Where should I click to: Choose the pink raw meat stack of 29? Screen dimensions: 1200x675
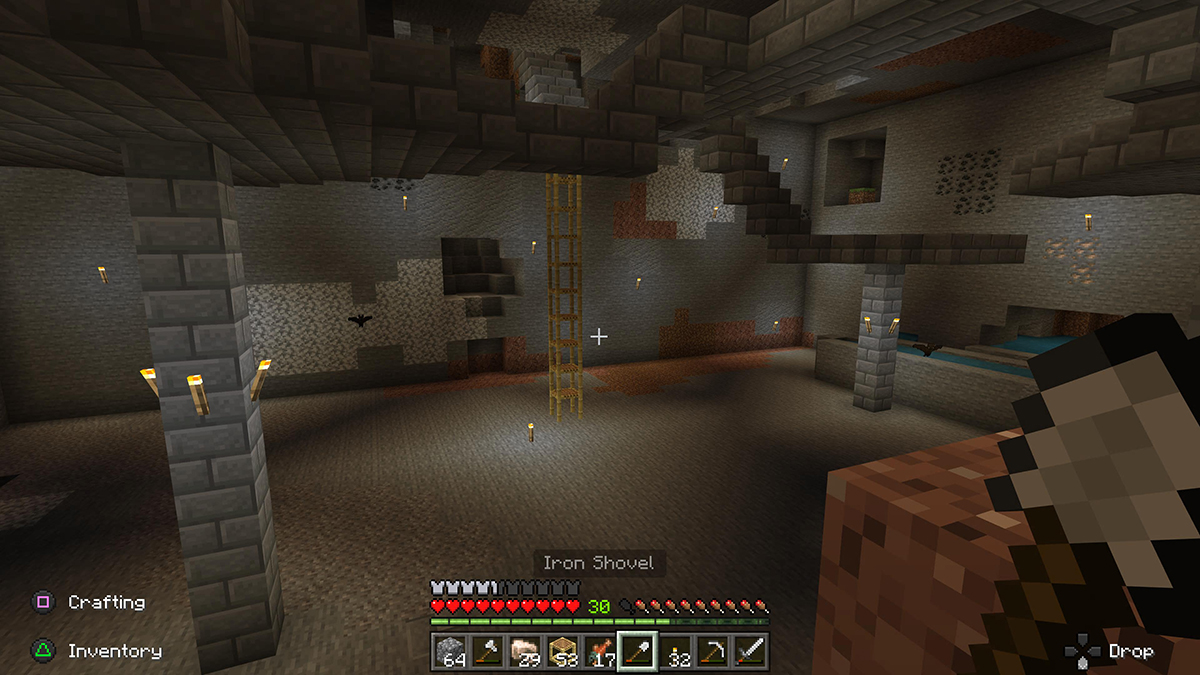[x=525, y=652]
